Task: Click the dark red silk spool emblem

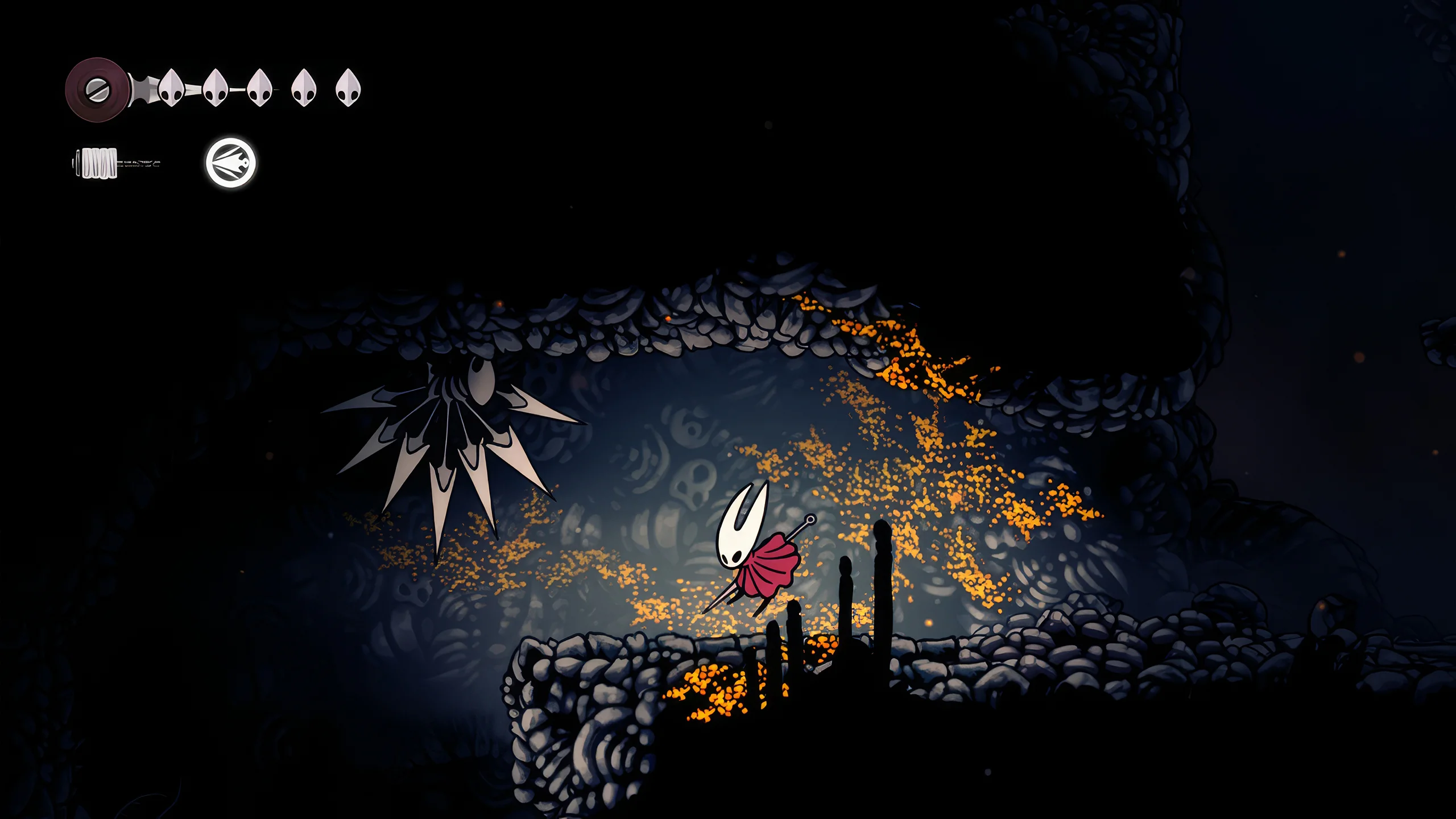Action: pos(96,90)
